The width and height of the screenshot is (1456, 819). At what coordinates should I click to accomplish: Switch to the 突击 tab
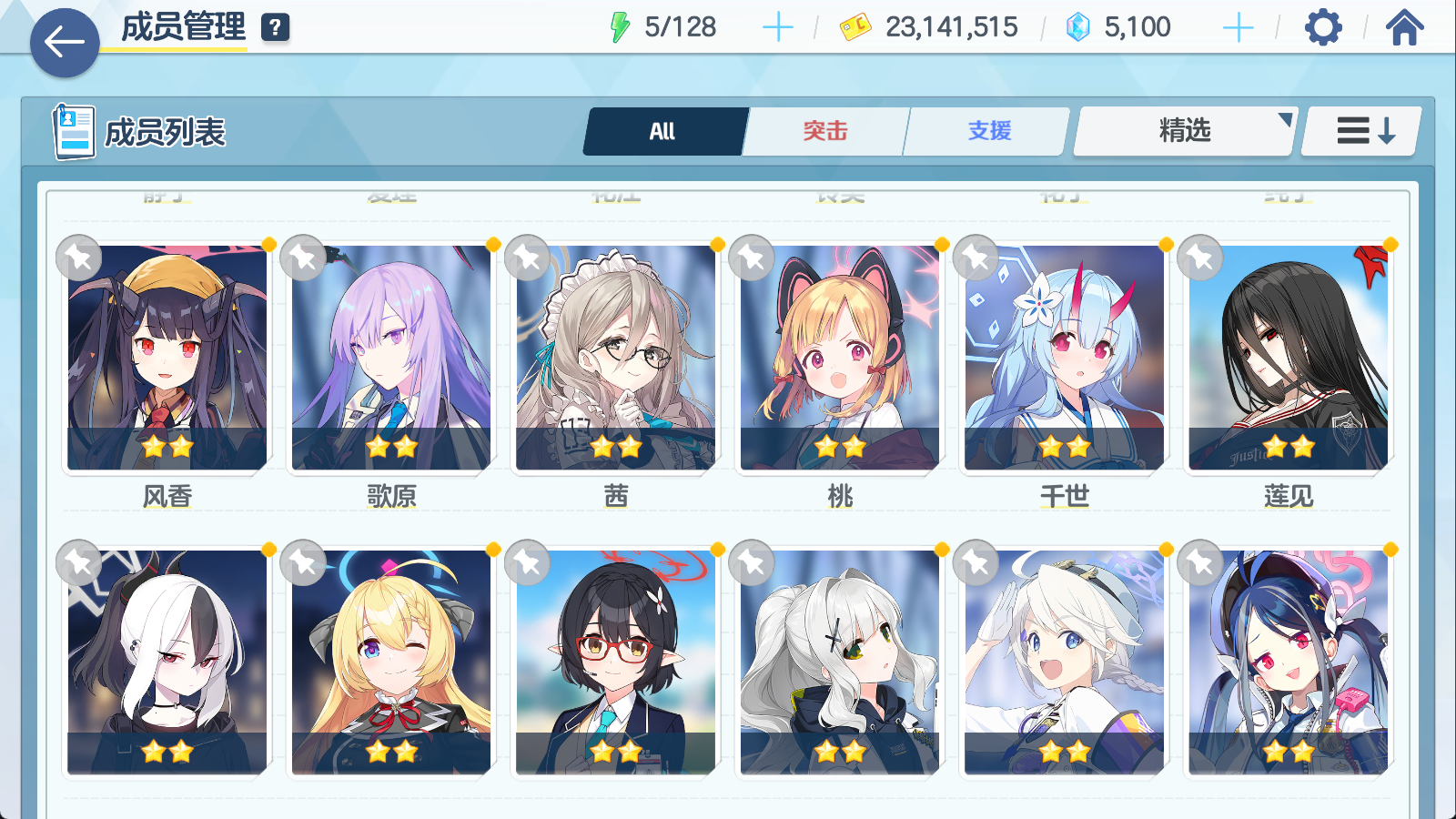[824, 131]
